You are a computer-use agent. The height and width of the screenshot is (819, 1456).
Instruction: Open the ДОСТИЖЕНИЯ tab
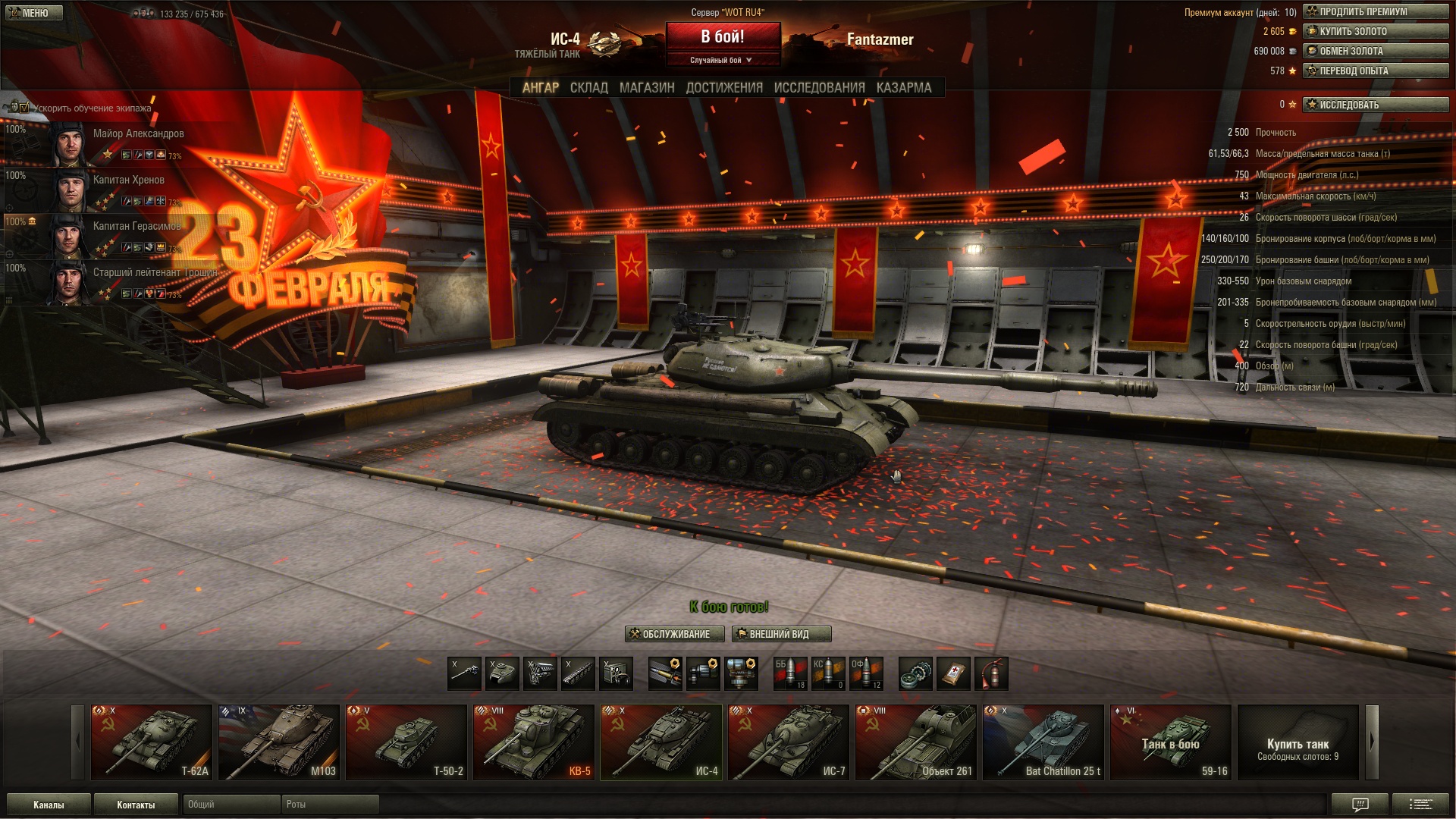[x=724, y=88]
